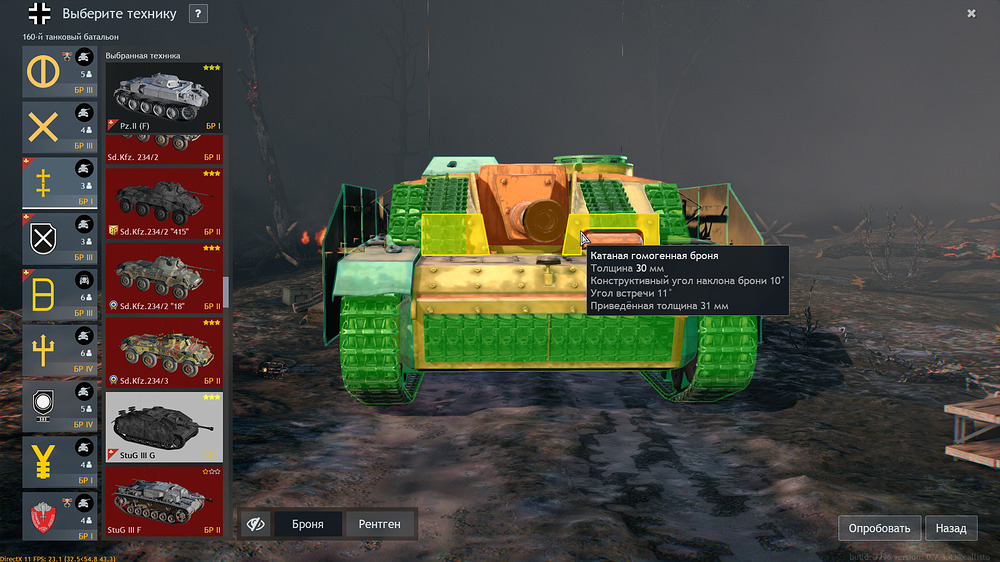Switch to the Броня armor view
The image size is (1000, 562).
coord(307,524)
